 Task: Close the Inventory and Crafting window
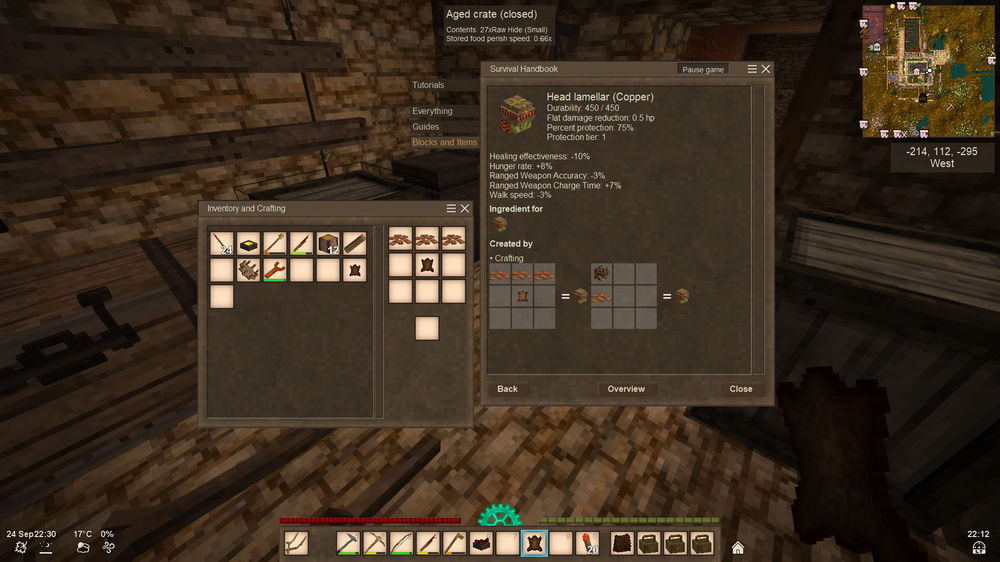pos(465,208)
